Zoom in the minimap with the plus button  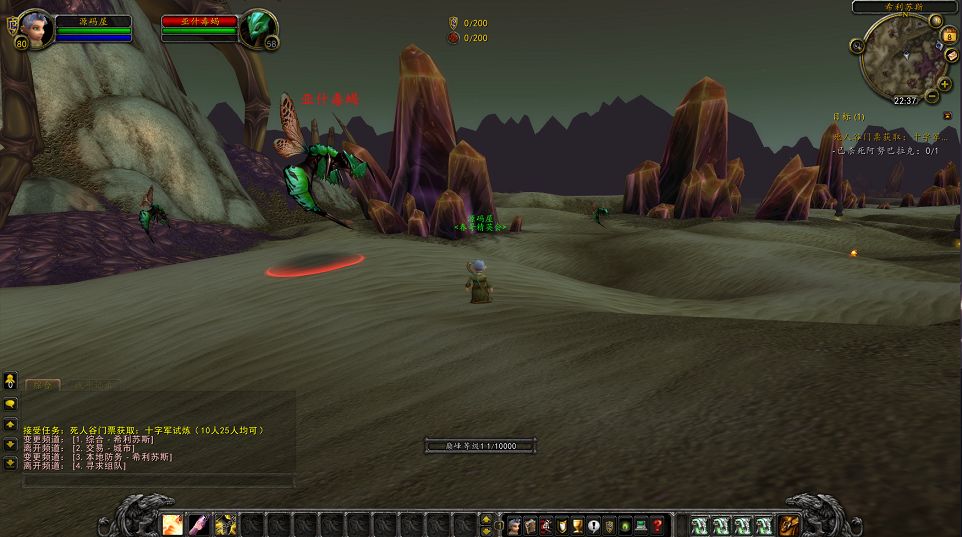[943, 82]
